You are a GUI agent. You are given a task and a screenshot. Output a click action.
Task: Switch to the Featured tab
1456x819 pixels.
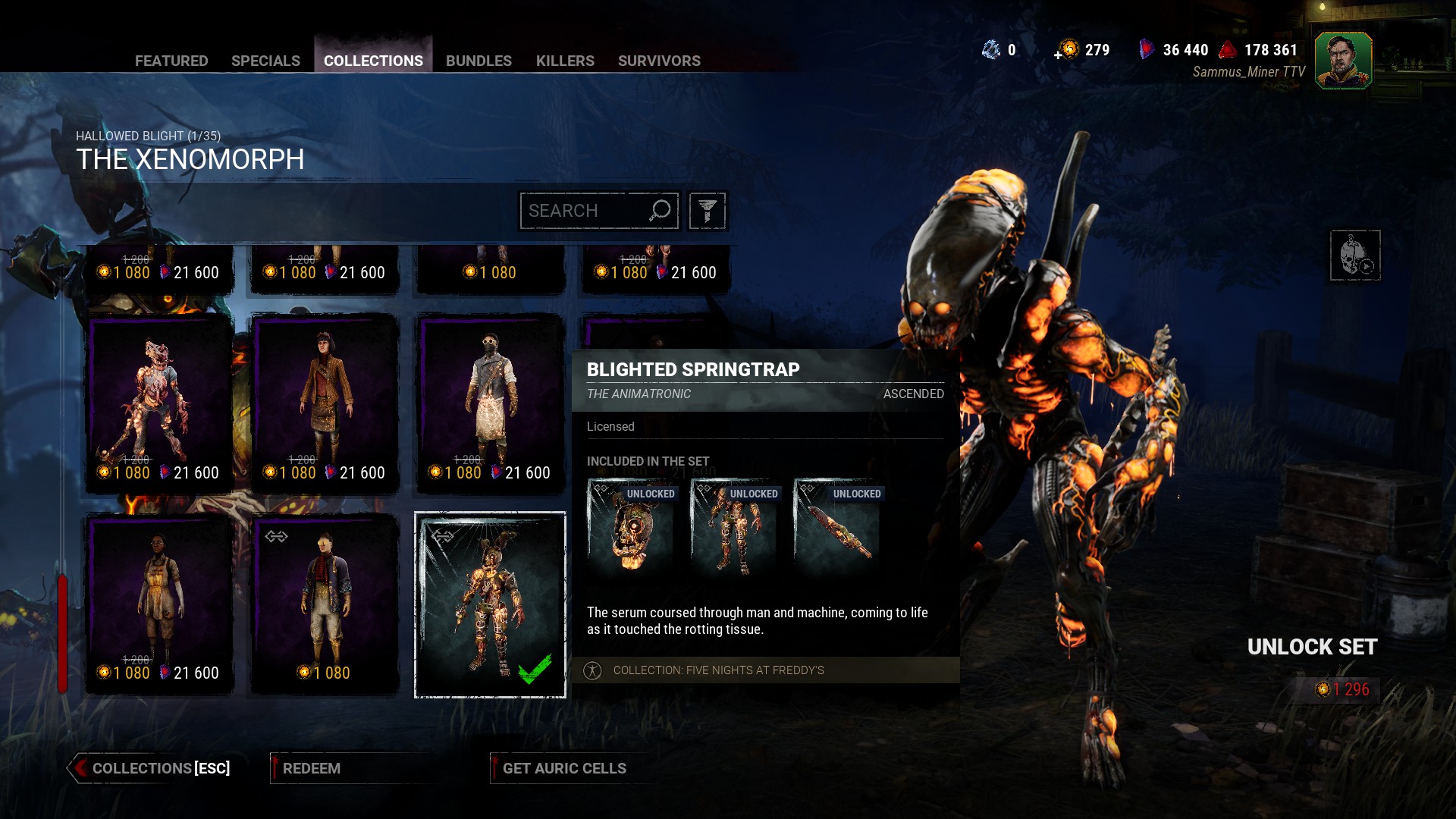click(171, 61)
